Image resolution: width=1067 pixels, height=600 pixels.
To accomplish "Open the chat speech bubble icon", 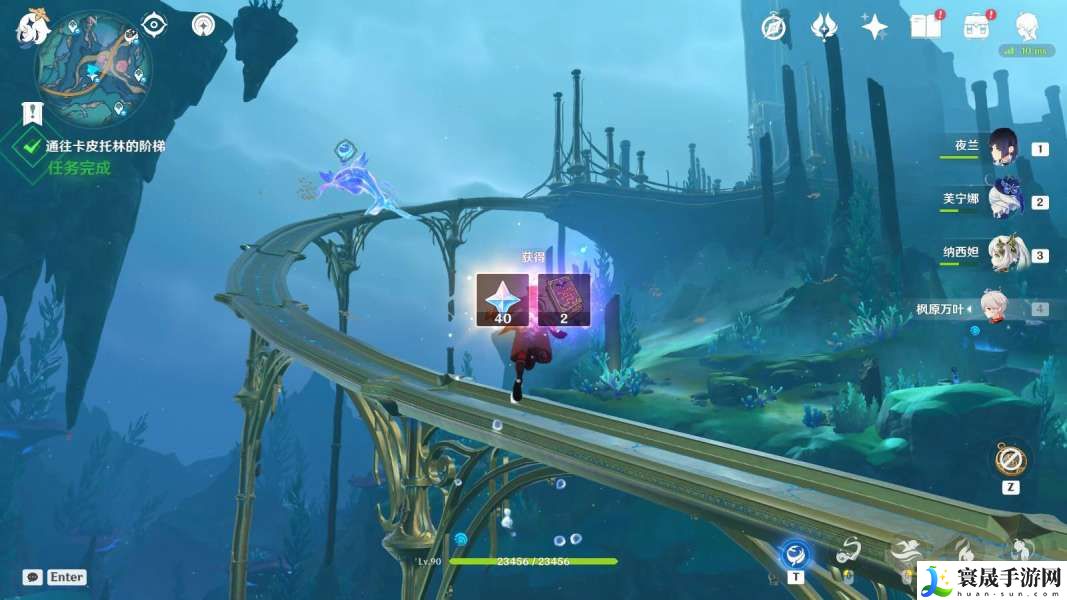I will [x=32, y=577].
